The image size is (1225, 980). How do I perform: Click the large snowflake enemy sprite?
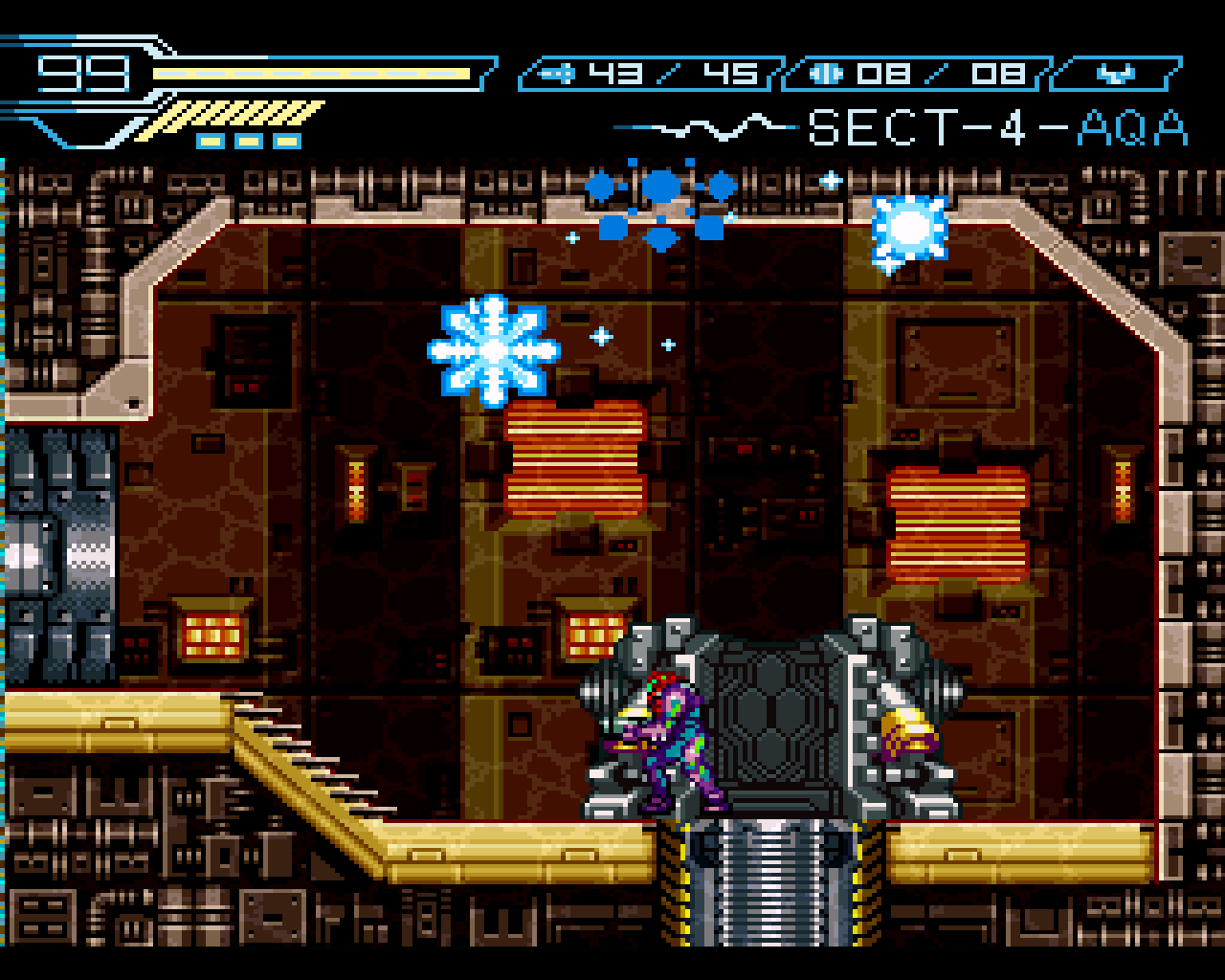(x=491, y=349)
